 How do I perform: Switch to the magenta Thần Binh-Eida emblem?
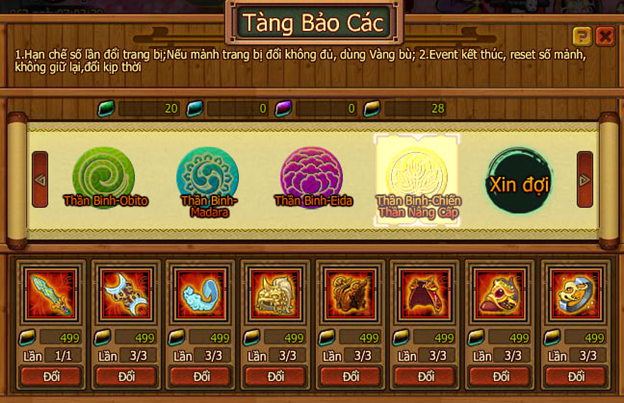[311, 177]
